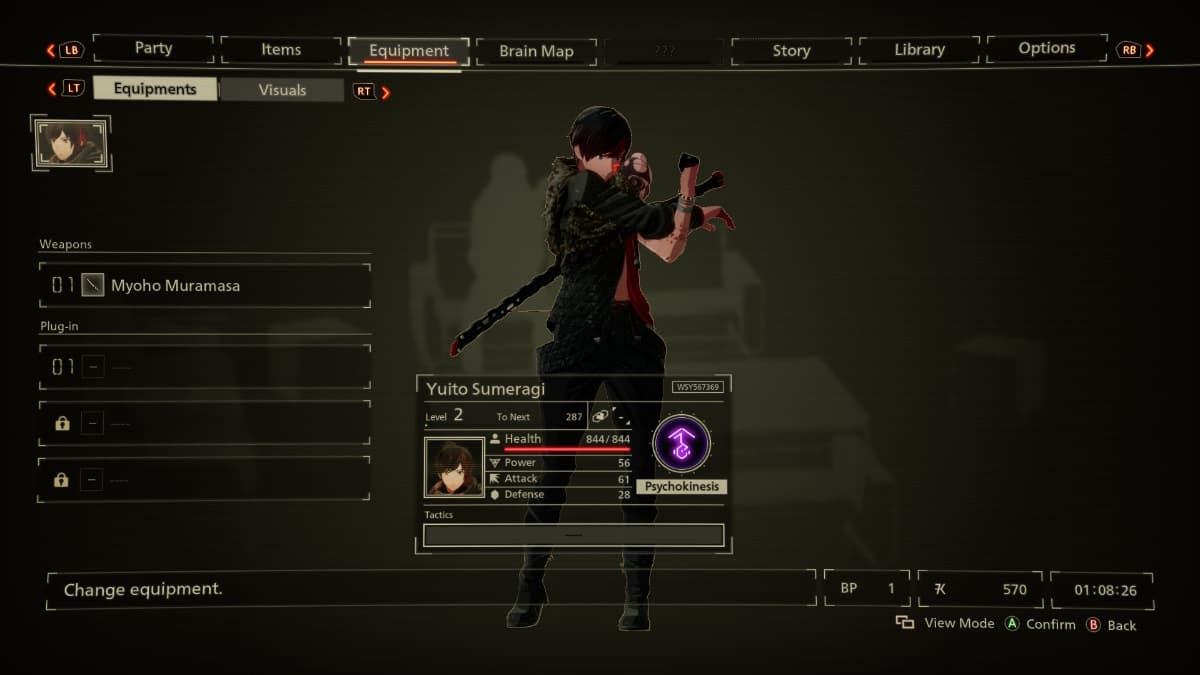Switch to the Party tab
The width and height of the screenshot is (1200, 675).
(x=153, y=49)
